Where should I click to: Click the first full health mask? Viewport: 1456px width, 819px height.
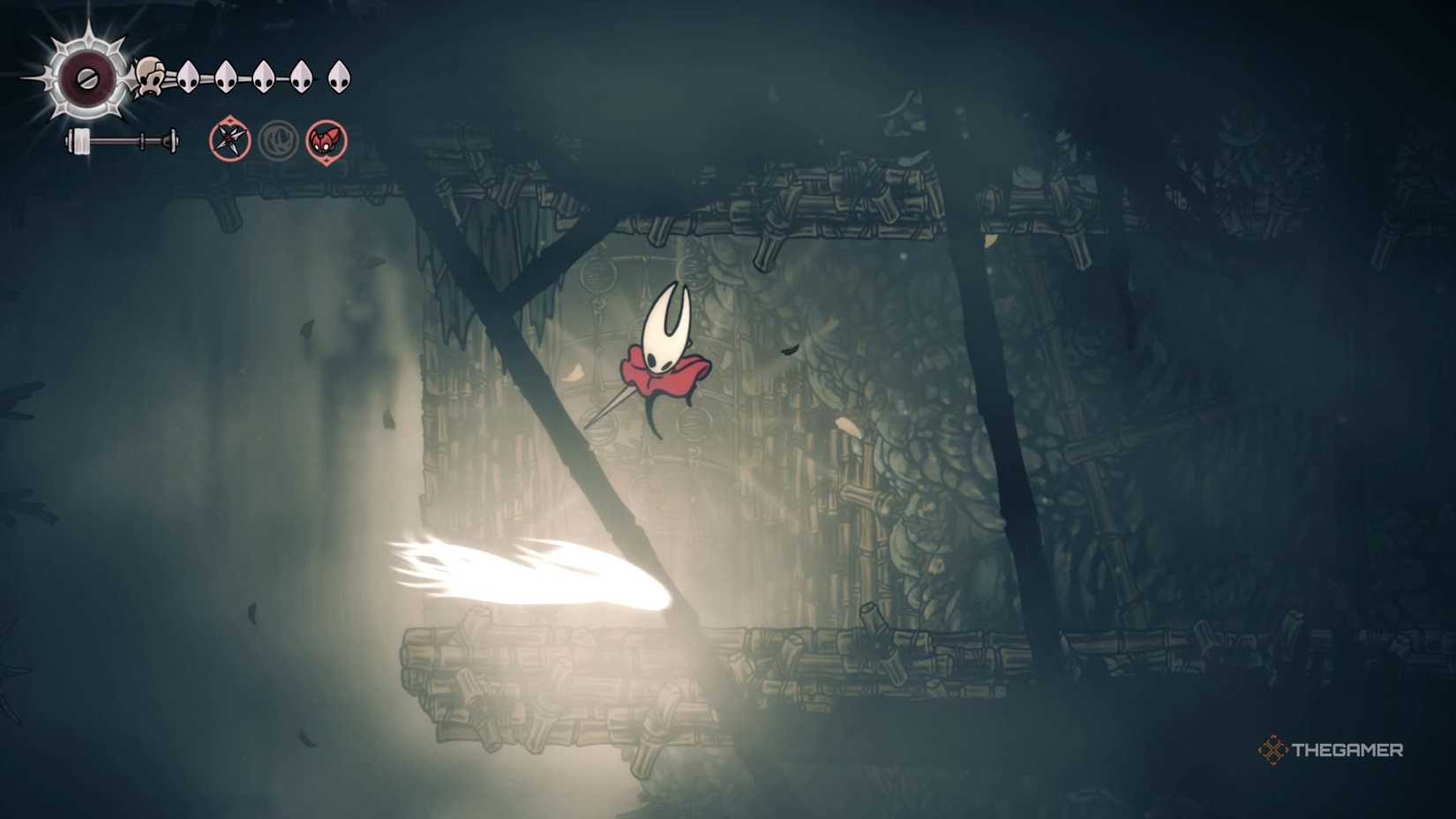190,76
